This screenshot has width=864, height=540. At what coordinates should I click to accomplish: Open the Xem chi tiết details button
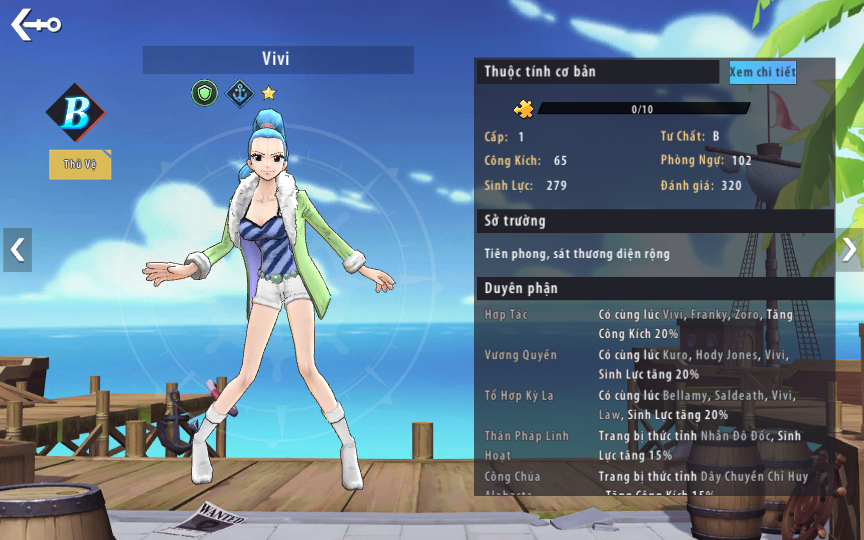(762, 72)
